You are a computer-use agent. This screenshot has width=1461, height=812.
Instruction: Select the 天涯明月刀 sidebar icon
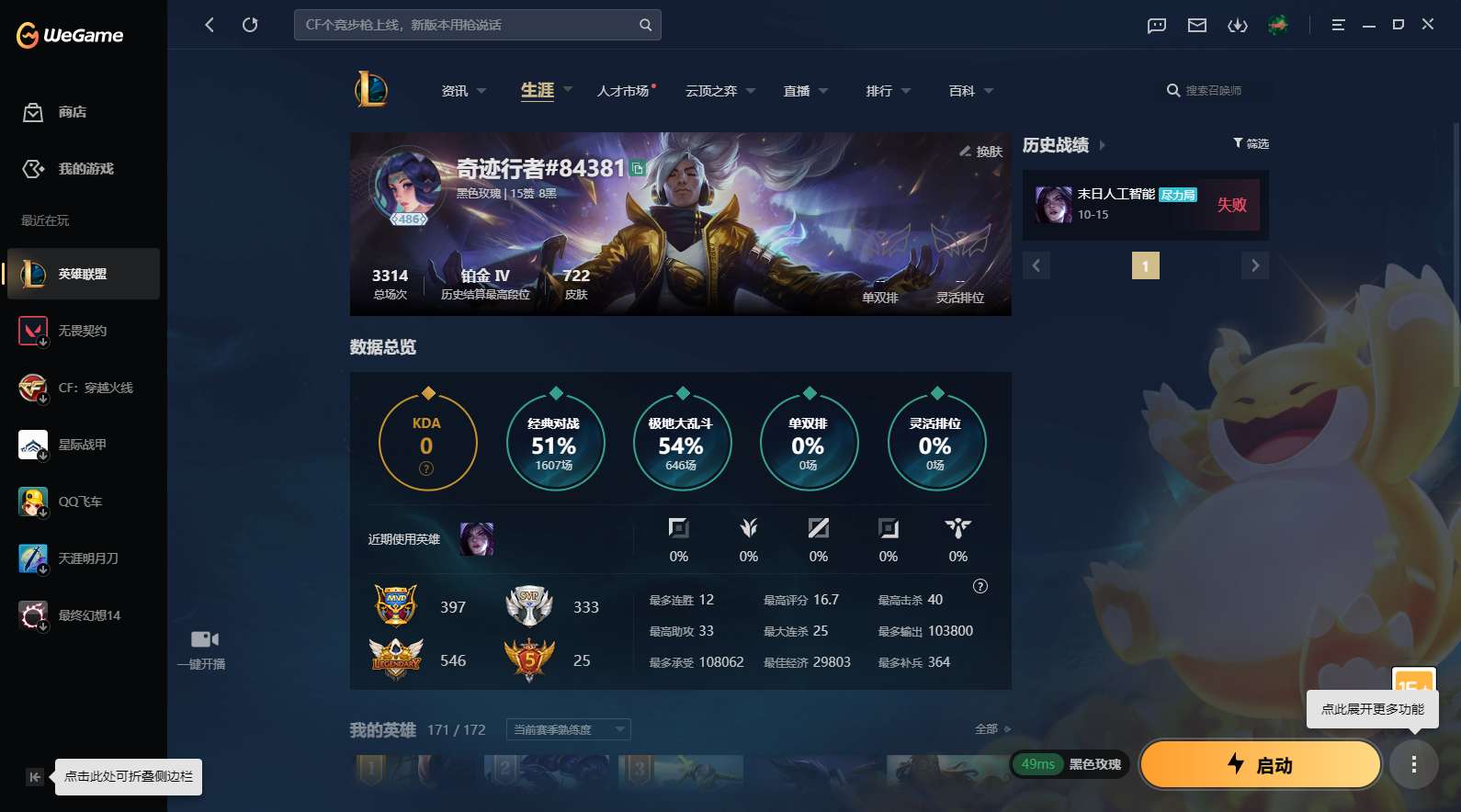click(33, 558)
